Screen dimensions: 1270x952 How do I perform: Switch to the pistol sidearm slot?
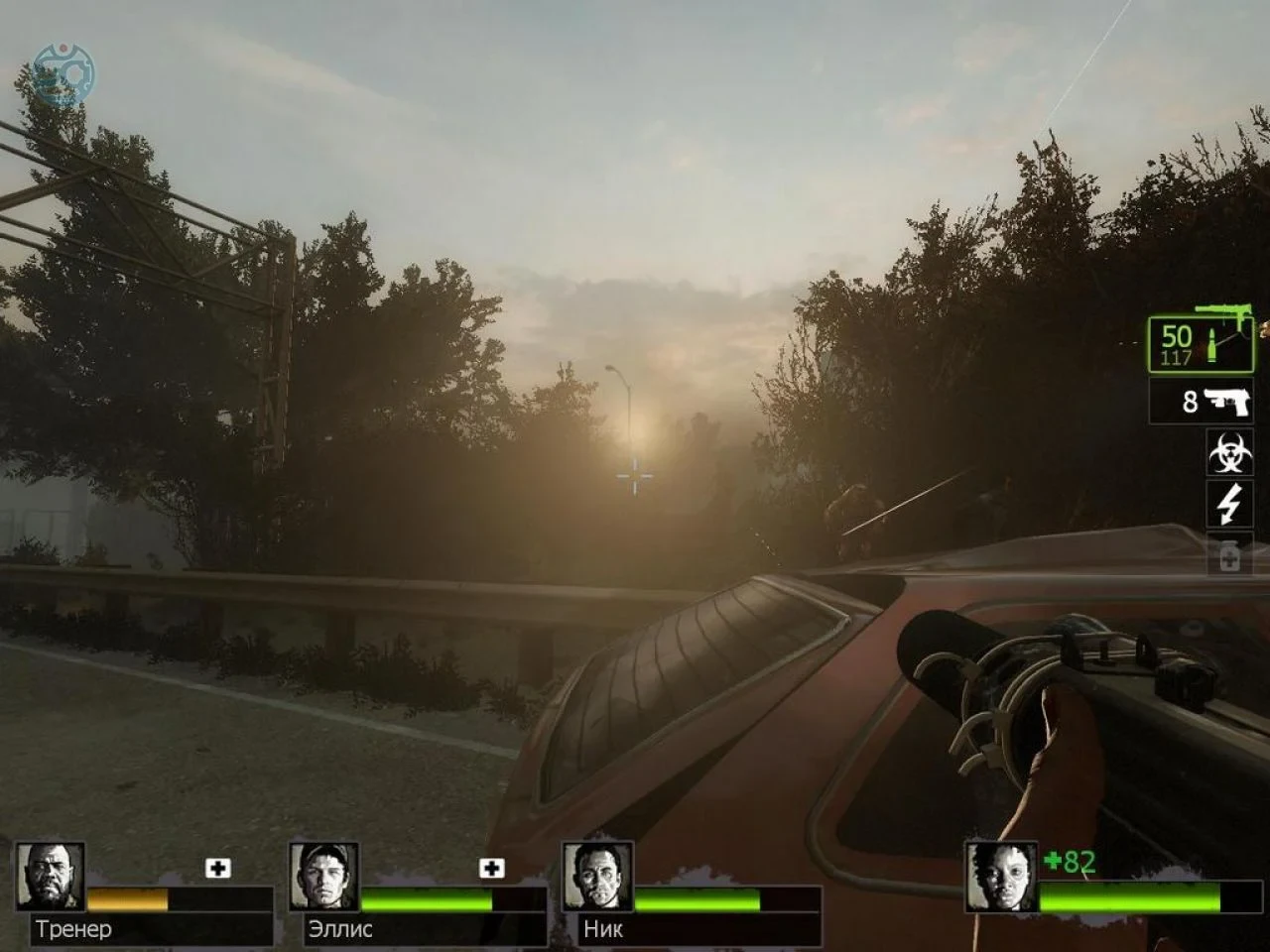1202,402
